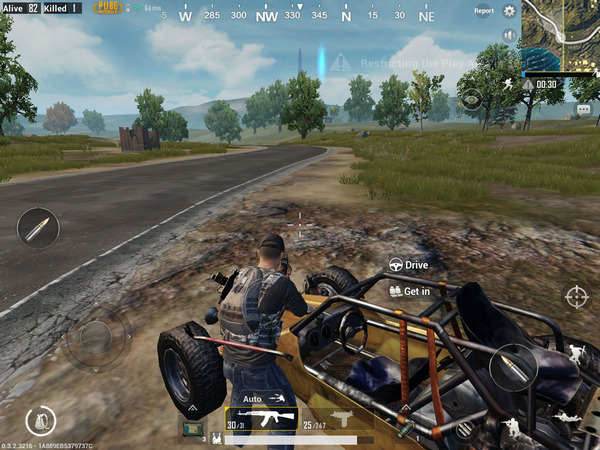This screenshot has width=600, height=450.
Task: Switch to the Uzi weapon slot
Action: (336, 418)
